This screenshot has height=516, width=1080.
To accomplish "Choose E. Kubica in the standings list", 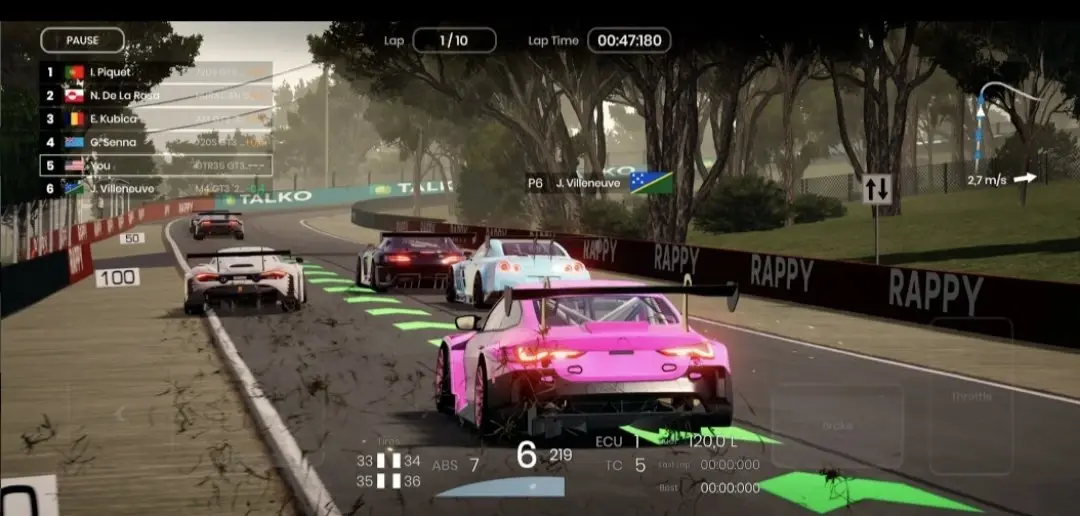I will tap(155, 119).
